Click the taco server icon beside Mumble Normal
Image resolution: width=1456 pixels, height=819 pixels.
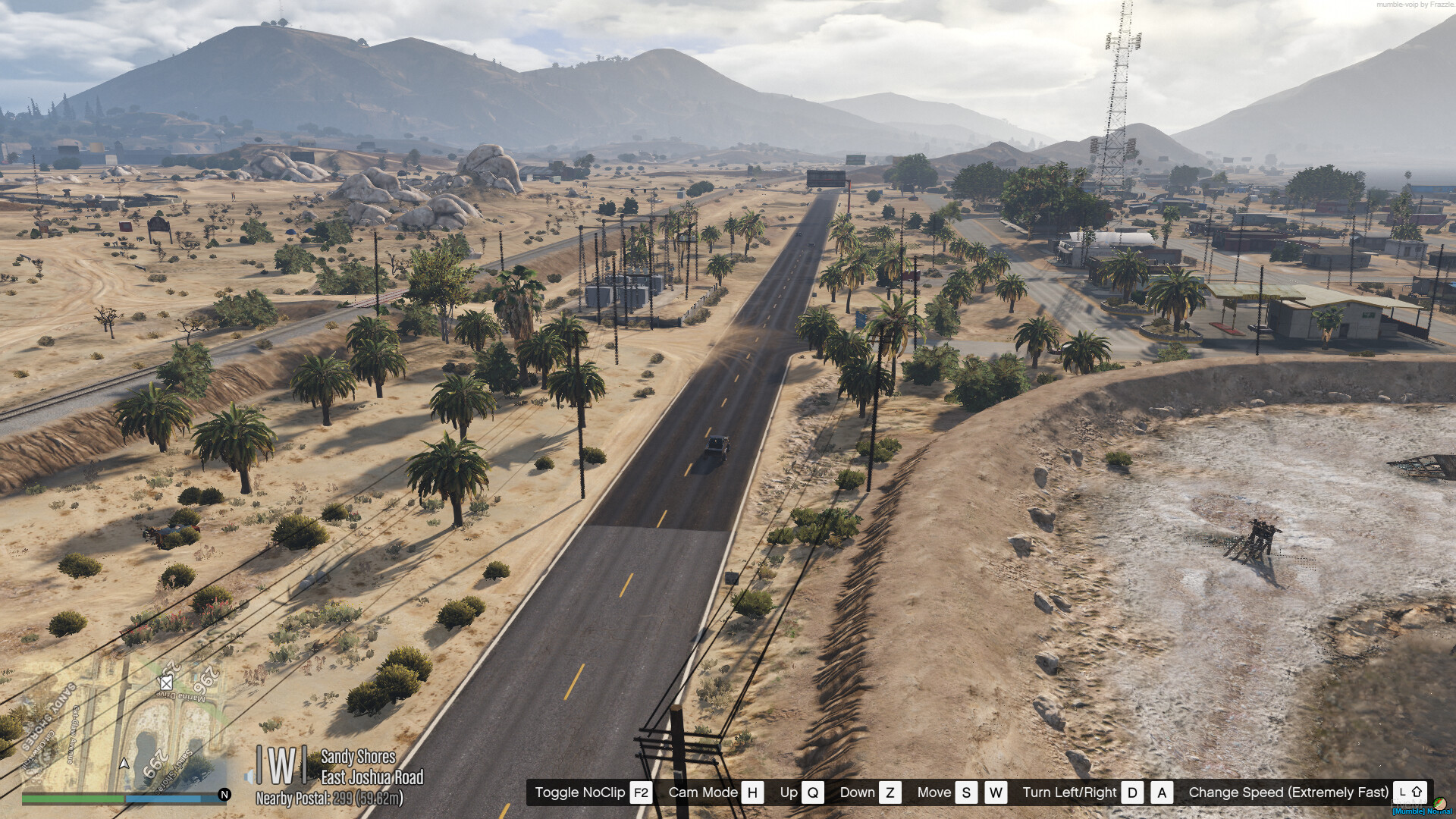[1440, 805]
